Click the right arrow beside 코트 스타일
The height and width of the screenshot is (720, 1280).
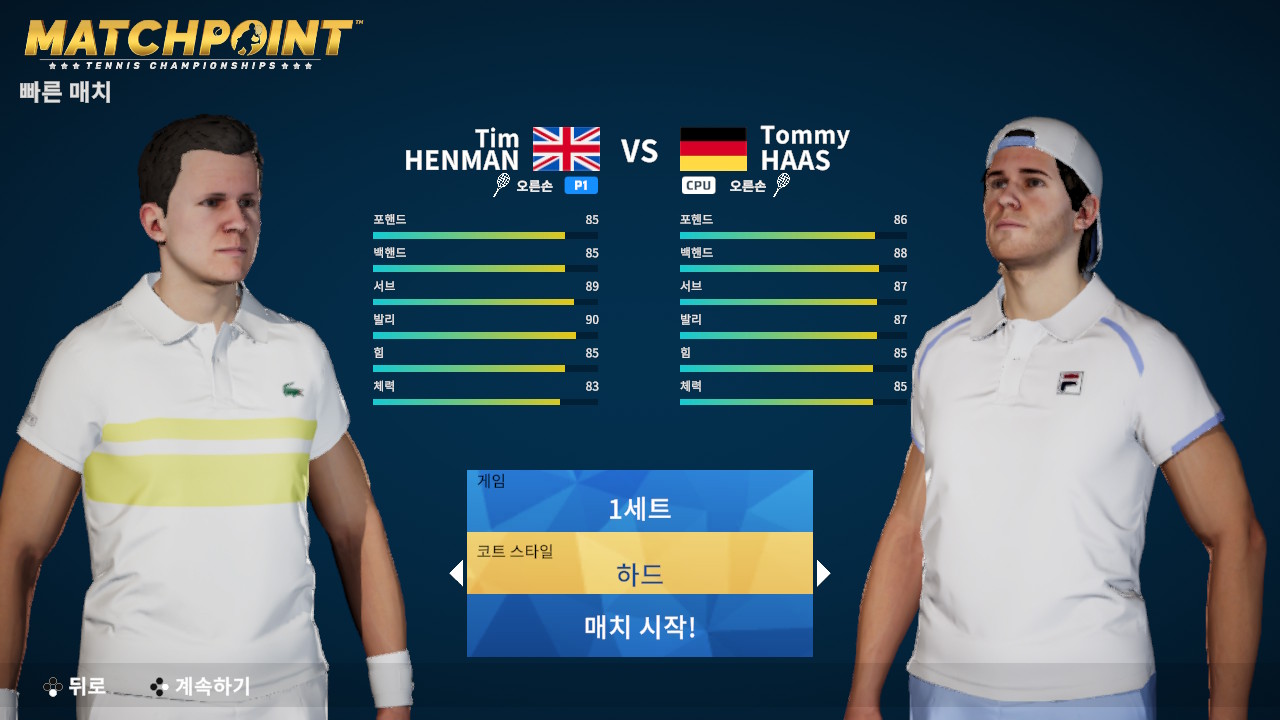tap(822, 573)
